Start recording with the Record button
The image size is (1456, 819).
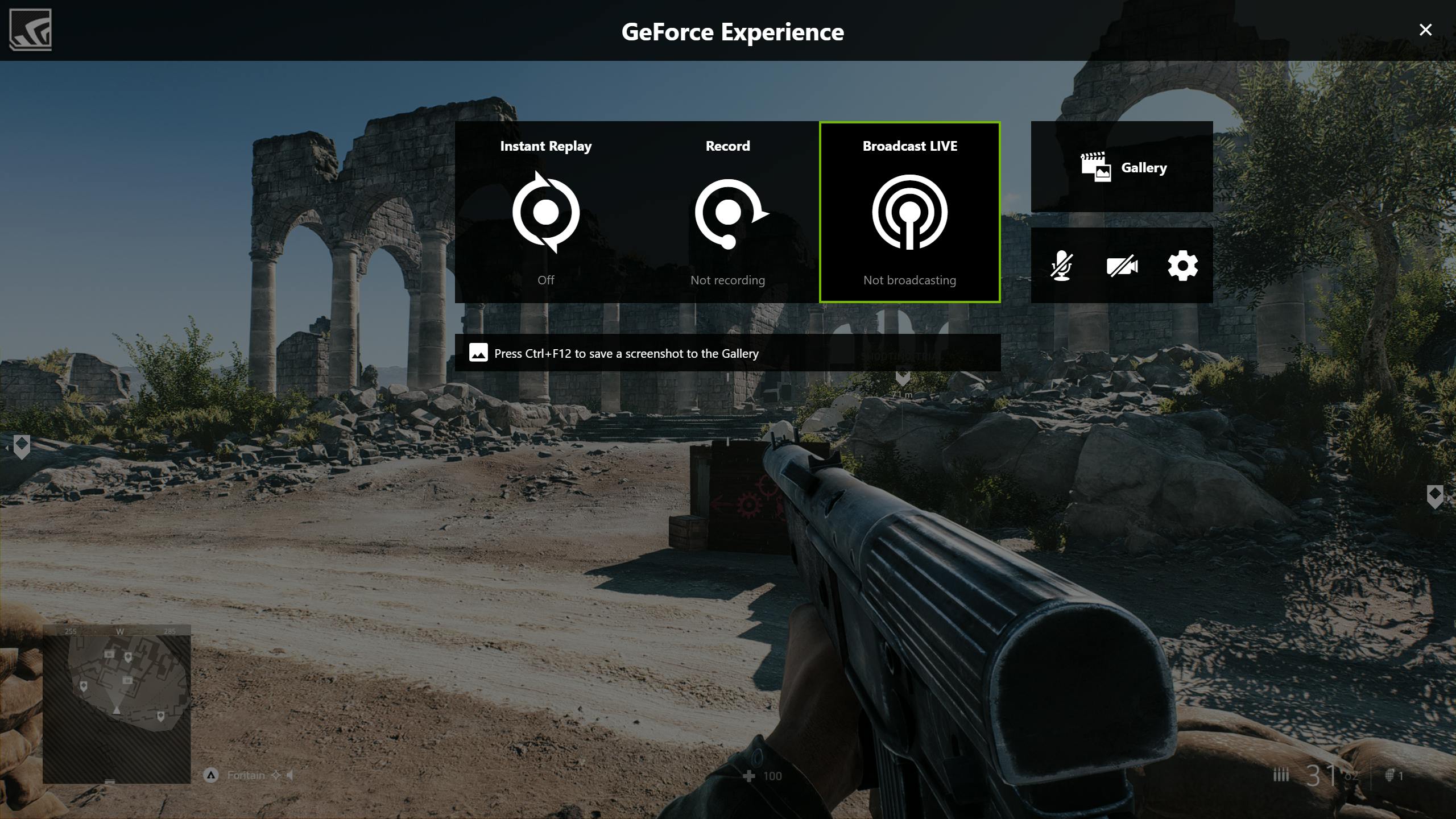point(728,212)
